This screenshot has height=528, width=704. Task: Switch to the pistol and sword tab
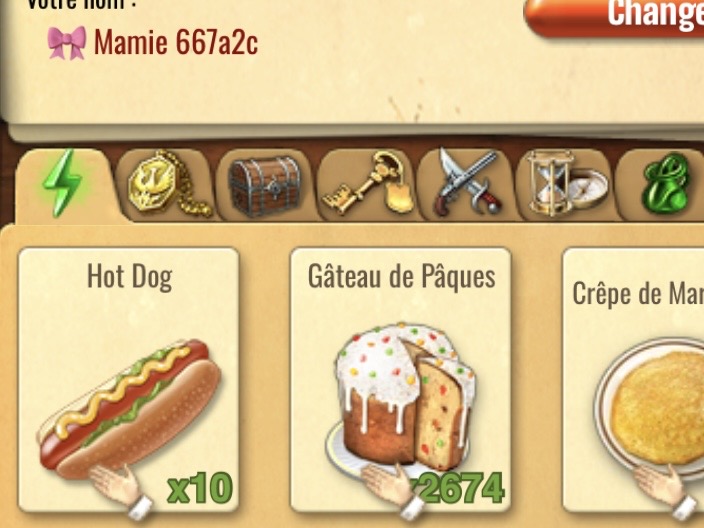[x=464, y=184]
